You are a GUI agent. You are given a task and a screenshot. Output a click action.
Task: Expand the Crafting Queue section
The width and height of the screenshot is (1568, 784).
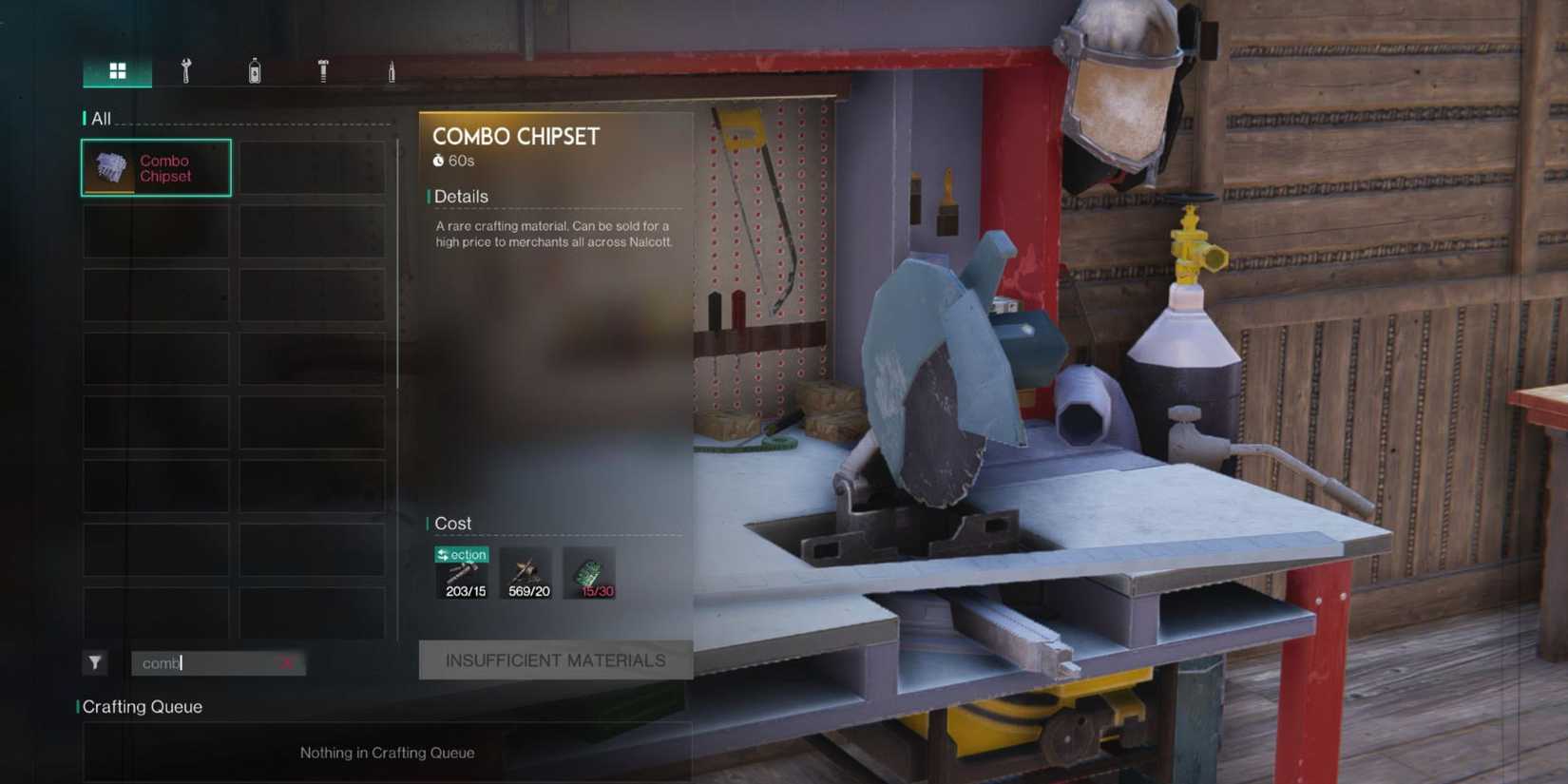tap(142, 707)
